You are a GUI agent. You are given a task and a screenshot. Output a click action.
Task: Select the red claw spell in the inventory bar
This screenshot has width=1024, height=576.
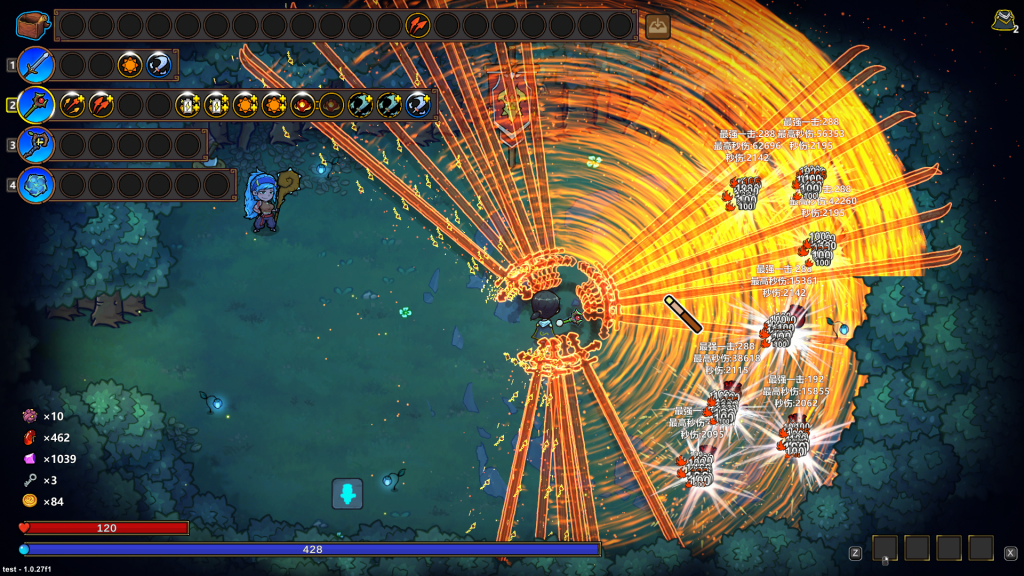pyautogui.click(x=418, y=25)
